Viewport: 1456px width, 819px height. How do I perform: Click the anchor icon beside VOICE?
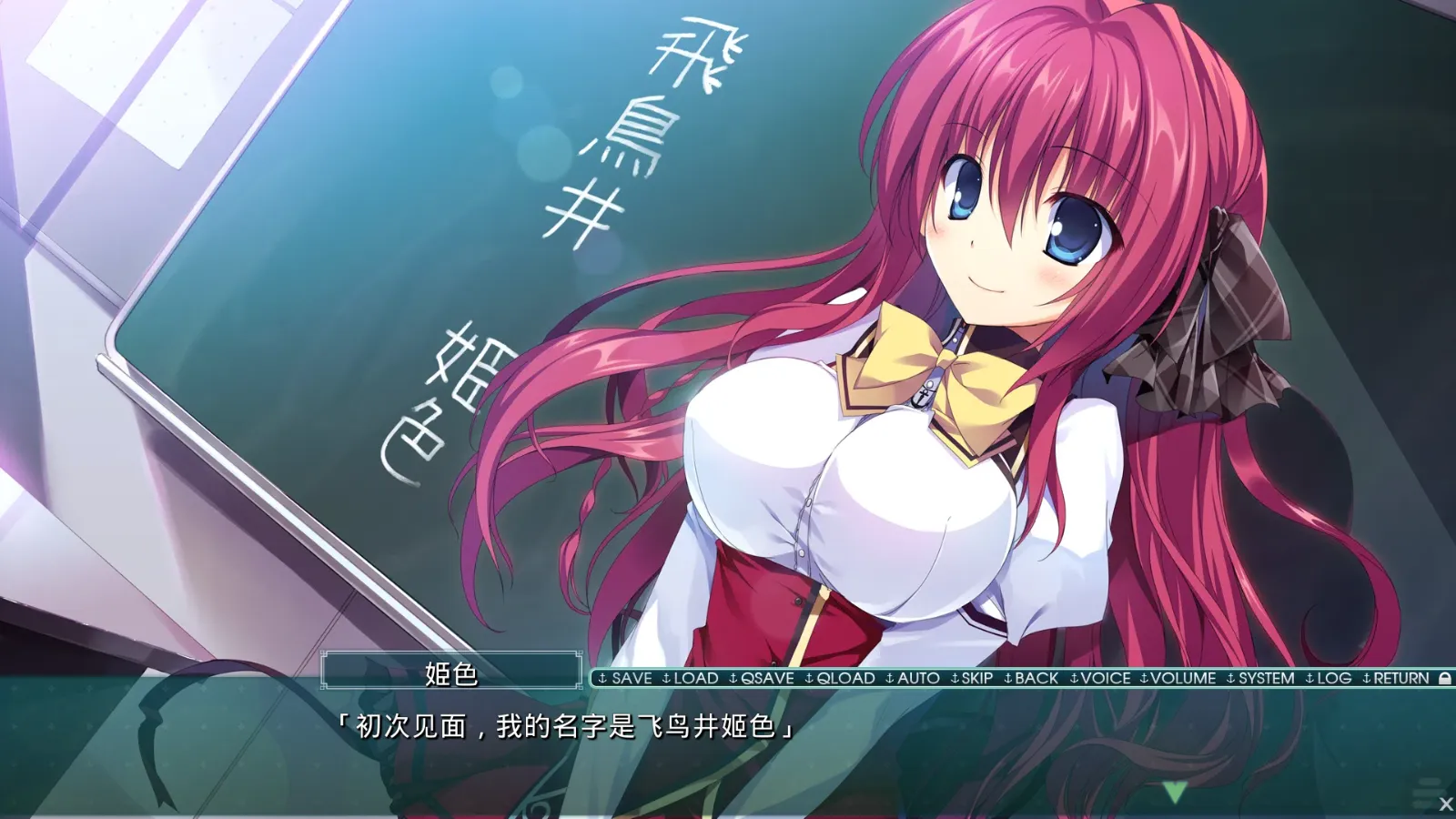1074,679
